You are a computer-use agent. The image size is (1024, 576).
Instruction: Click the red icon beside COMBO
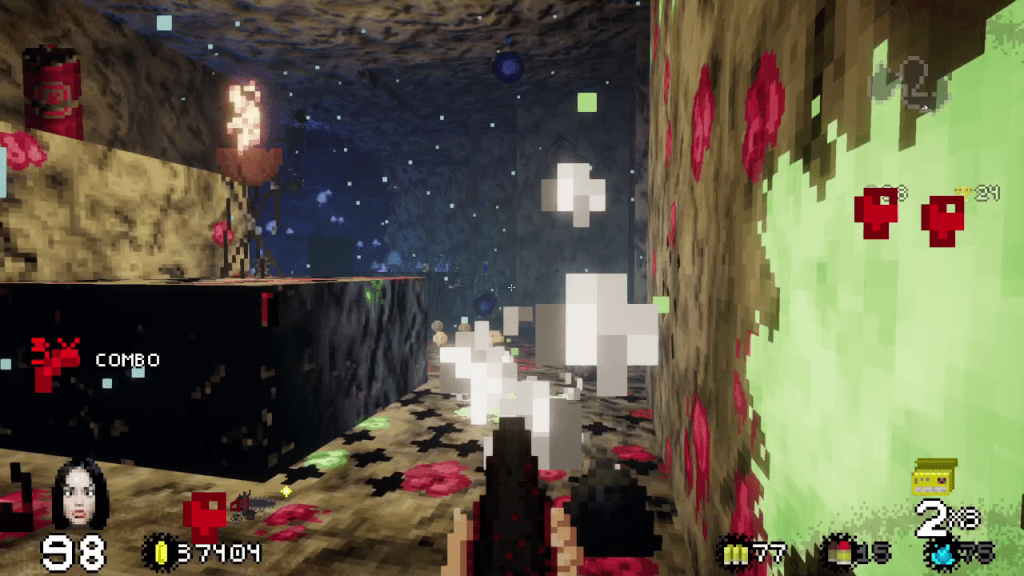52,362
